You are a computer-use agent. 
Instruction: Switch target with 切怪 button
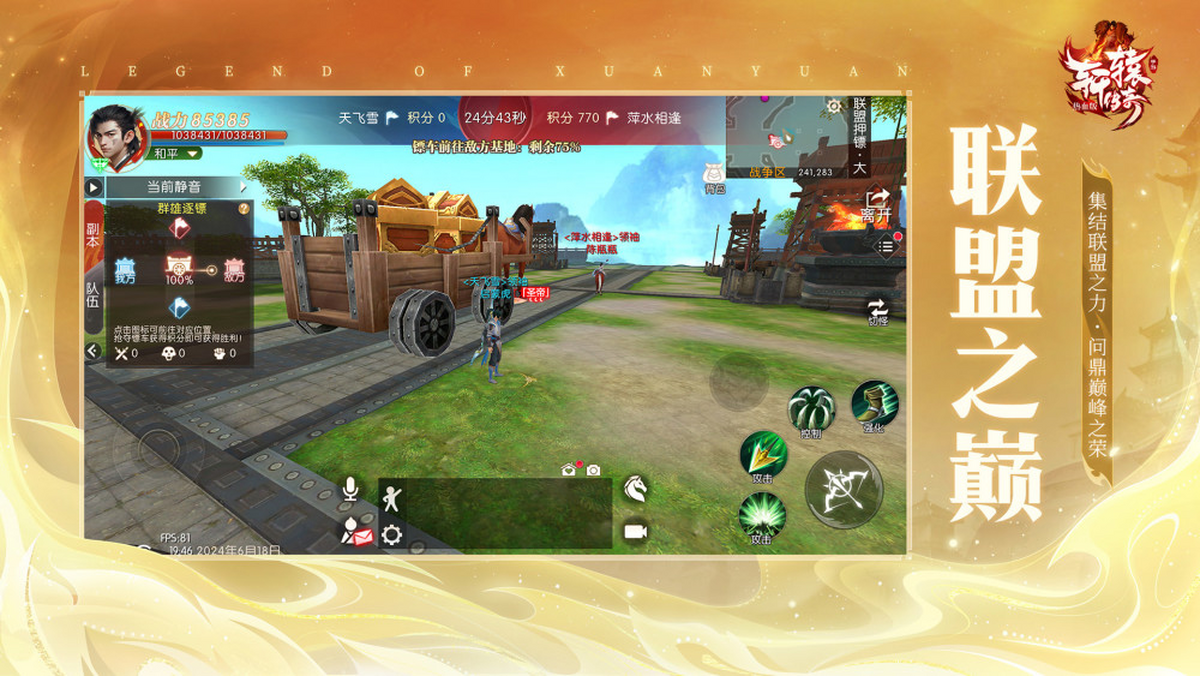(x=877, y=311)
